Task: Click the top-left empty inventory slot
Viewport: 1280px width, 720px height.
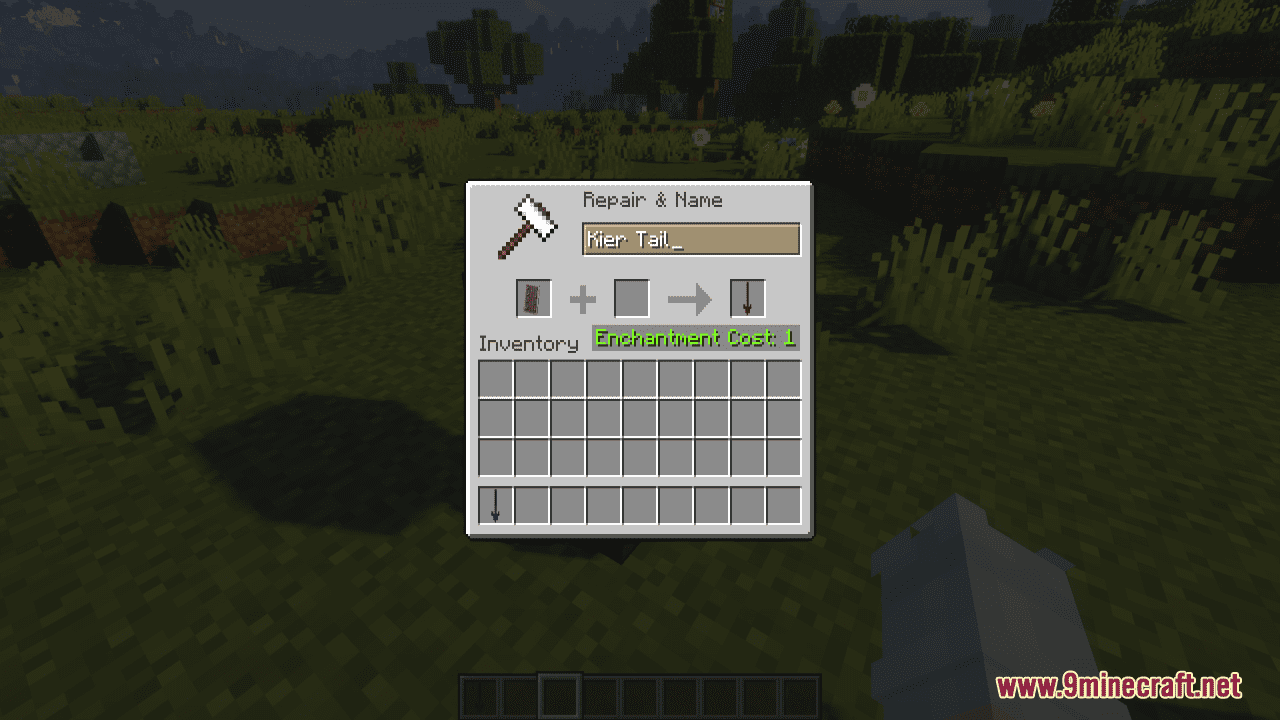Action: (x=494, y=379)
